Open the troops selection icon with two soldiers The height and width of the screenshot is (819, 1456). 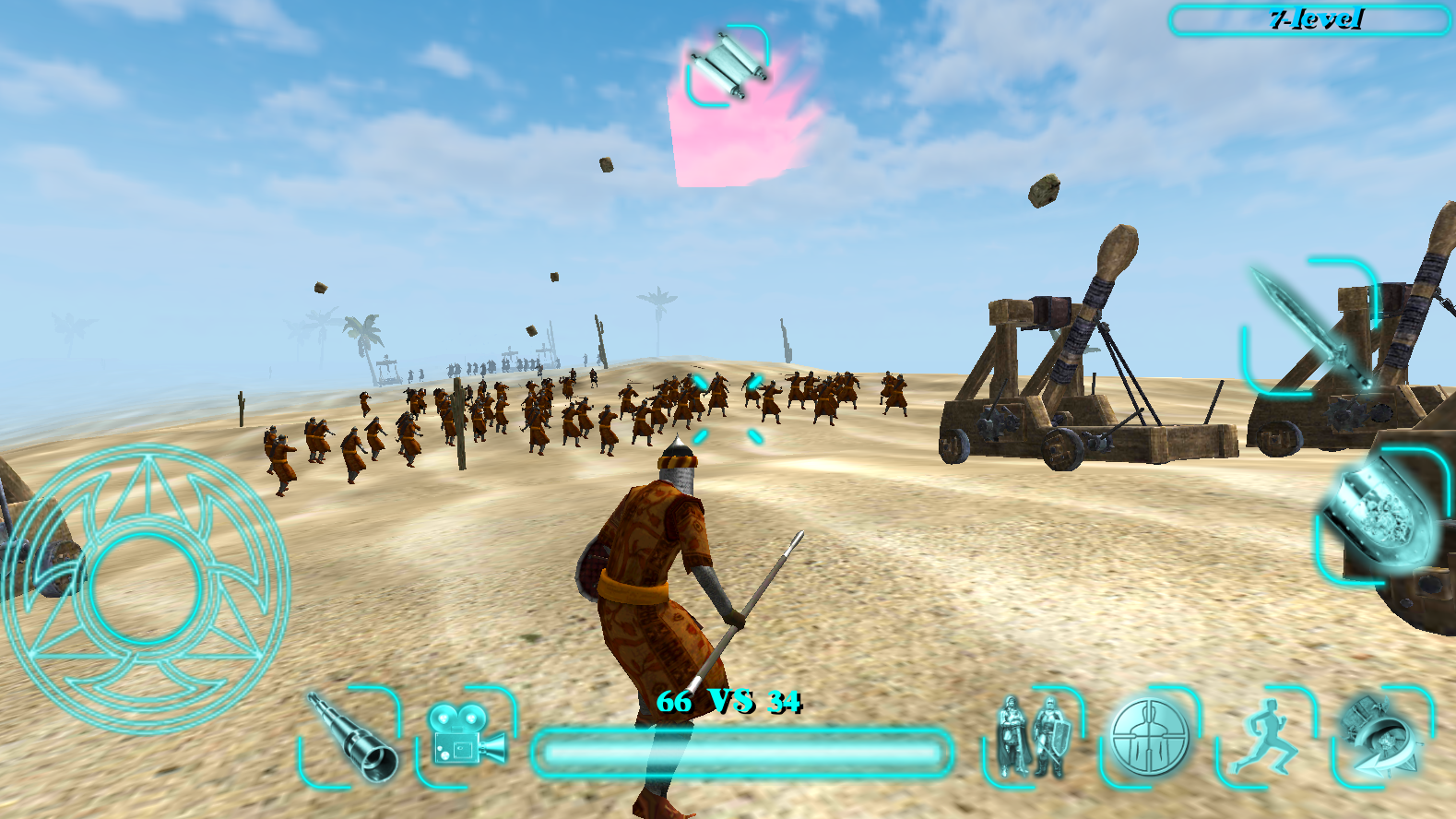[x=1029, y=738]
